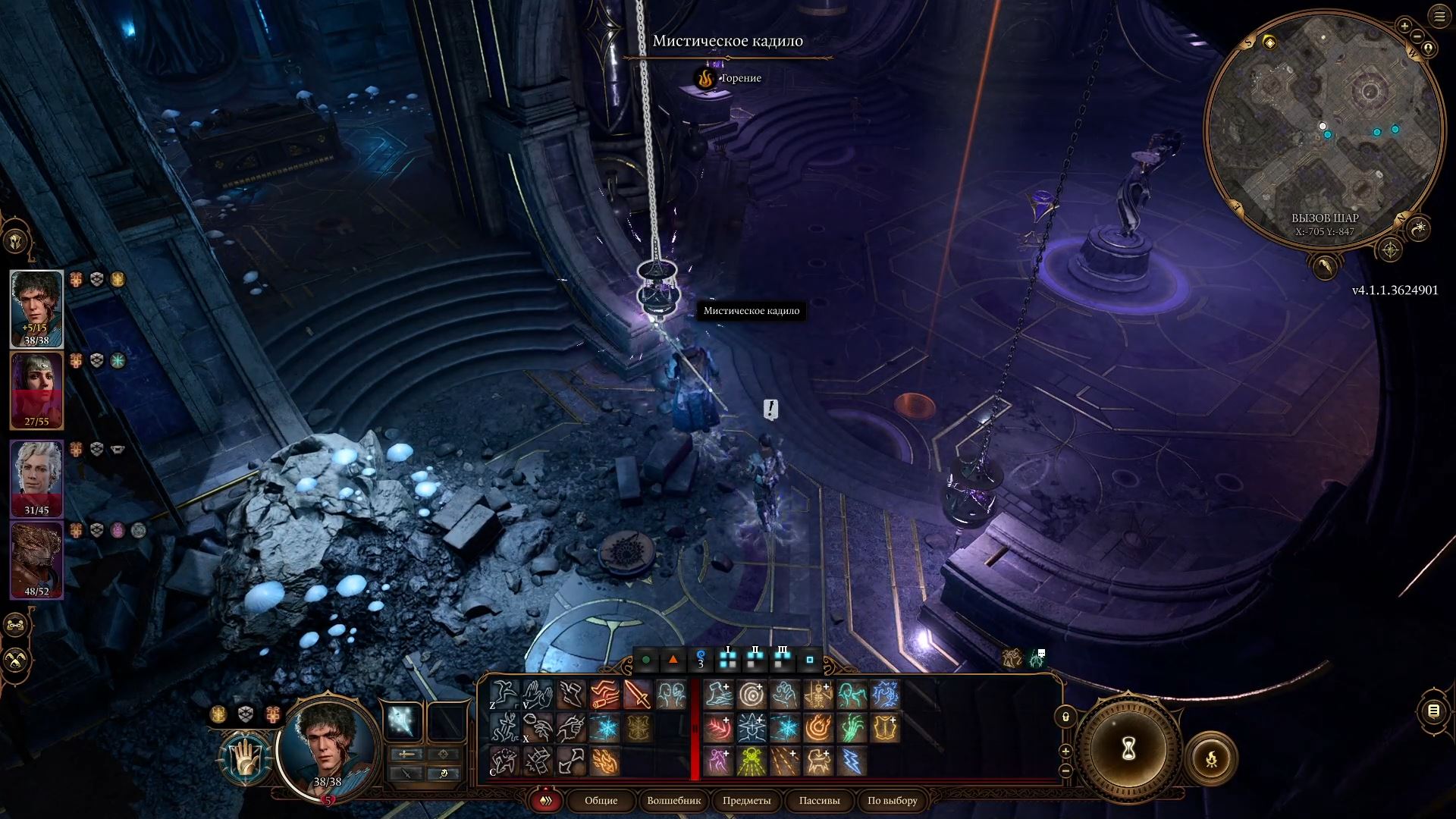Select the dragonborn companion portrait
This screenshot has width=1456, height=819.
click(36, 557)
